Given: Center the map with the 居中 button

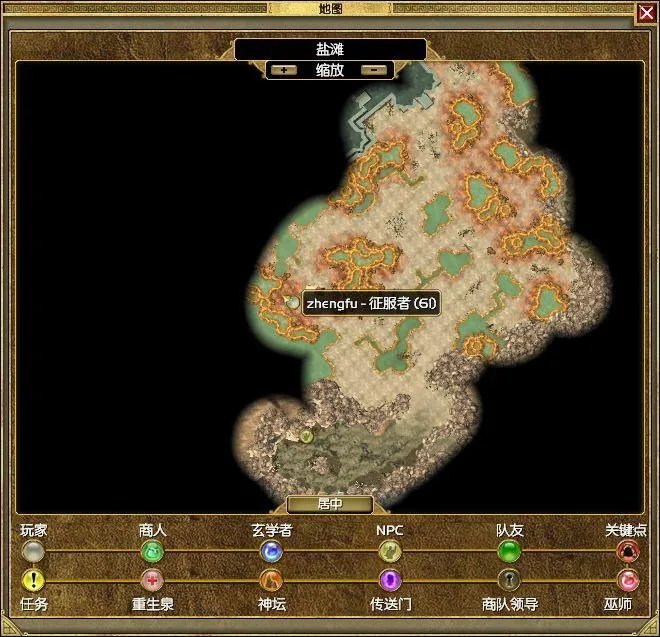Looking at the screenshot, I should [329, 505].
